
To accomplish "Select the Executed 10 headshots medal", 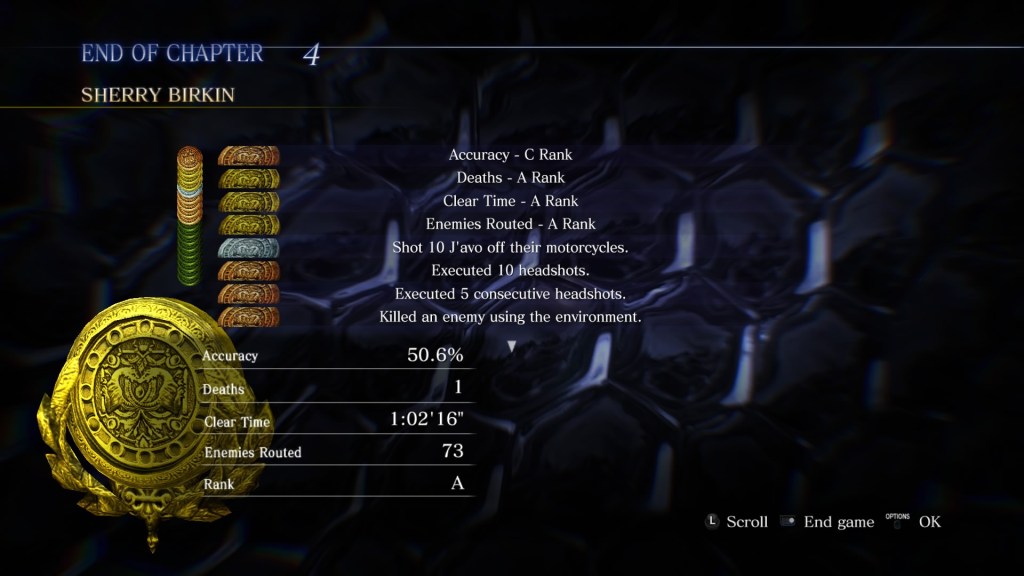I will (x=510, y=270).
